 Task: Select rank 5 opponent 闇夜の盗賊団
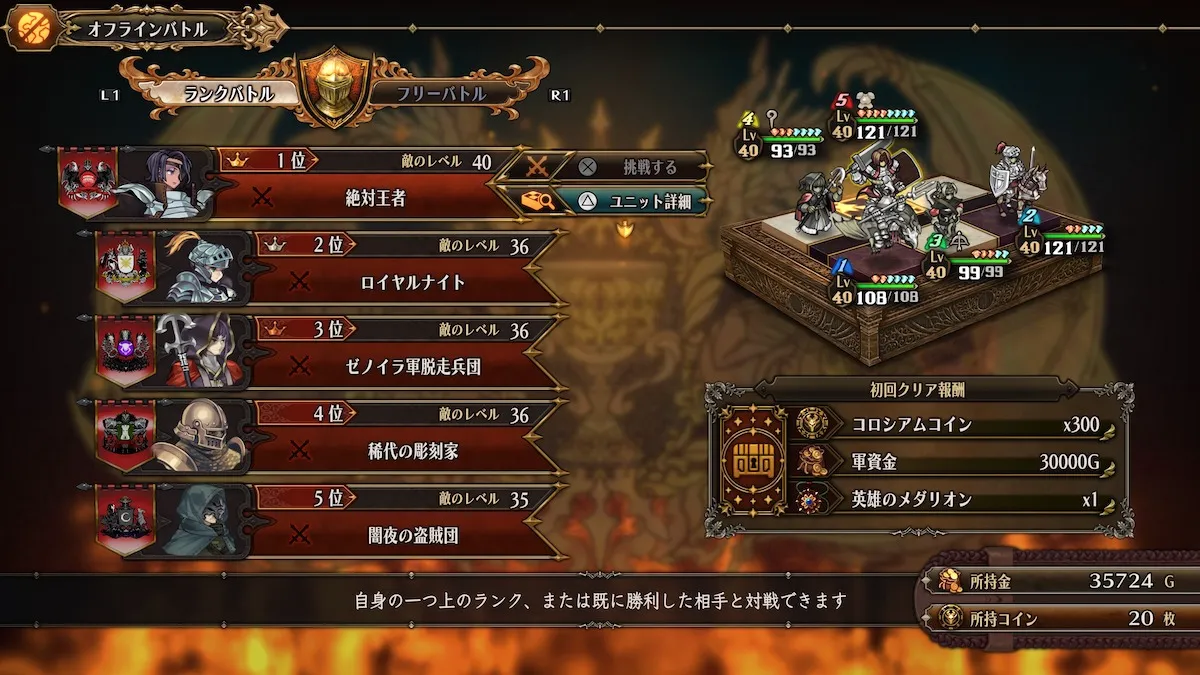click(x=412, y=537)
